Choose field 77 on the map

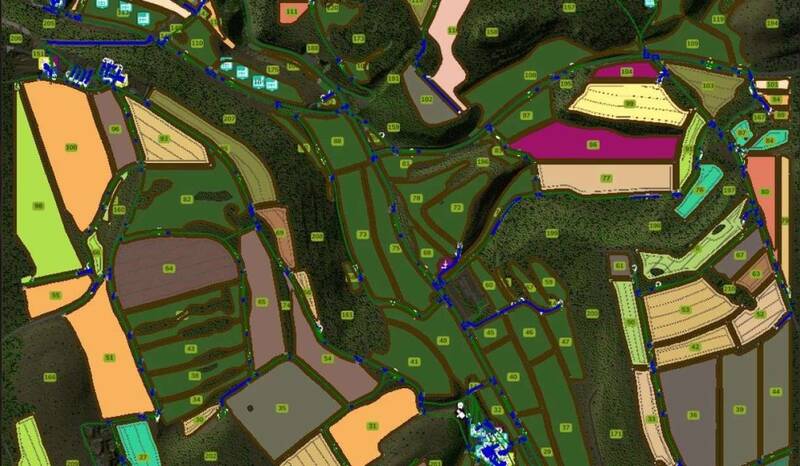tap(606, 178)
